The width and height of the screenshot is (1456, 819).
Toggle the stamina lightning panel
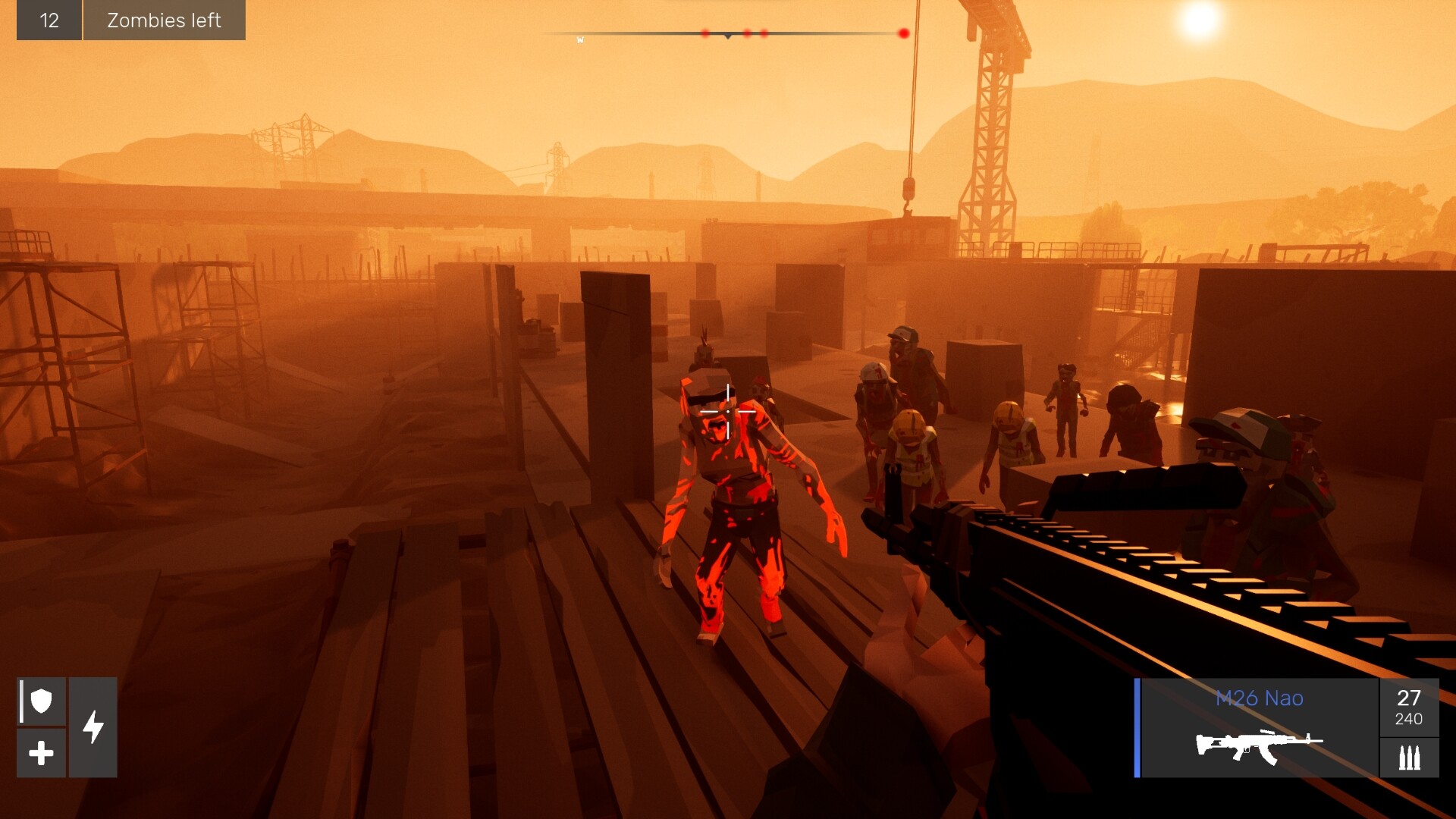(x=94, y=726)
